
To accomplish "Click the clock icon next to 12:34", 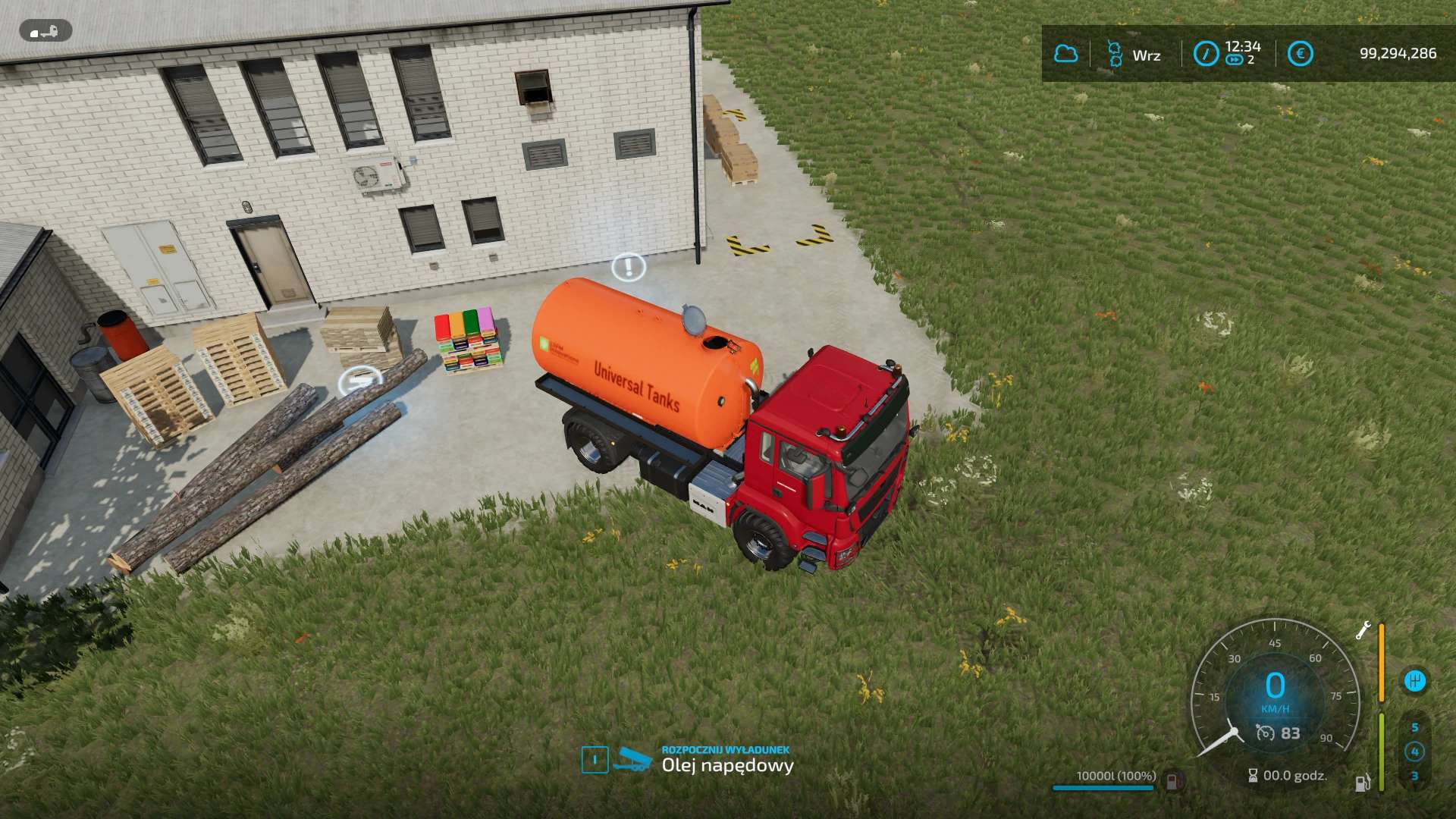I will (1206, 54).
